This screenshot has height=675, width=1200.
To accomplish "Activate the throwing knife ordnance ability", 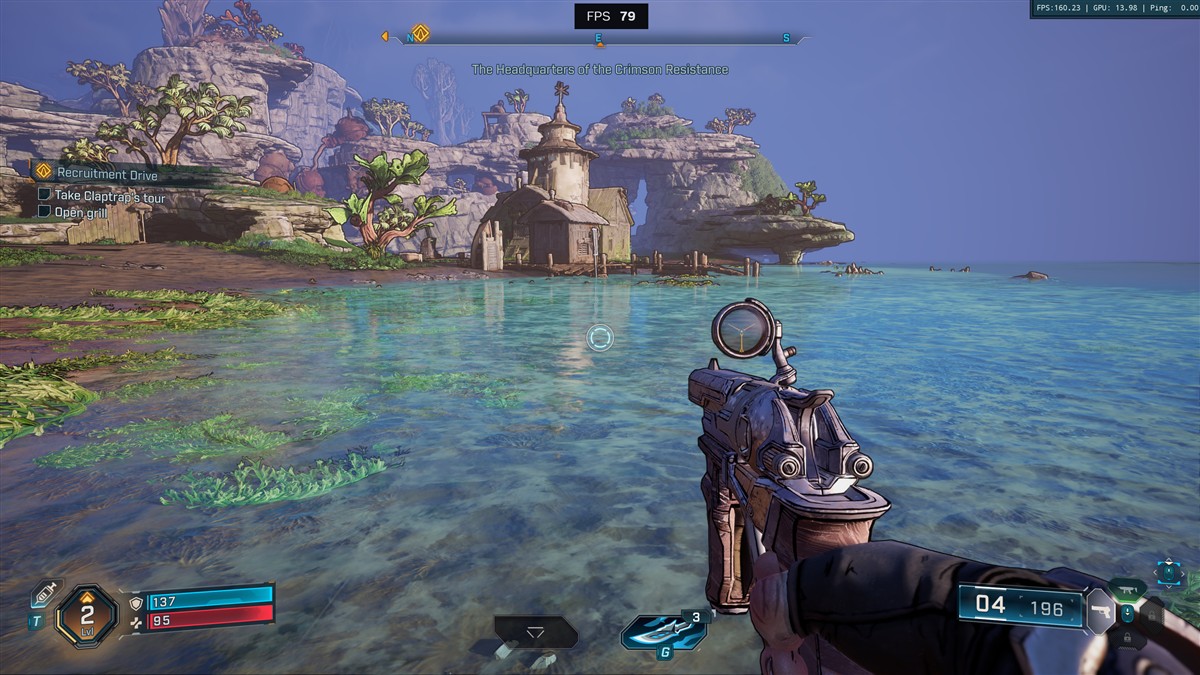I will pos(663,632).
